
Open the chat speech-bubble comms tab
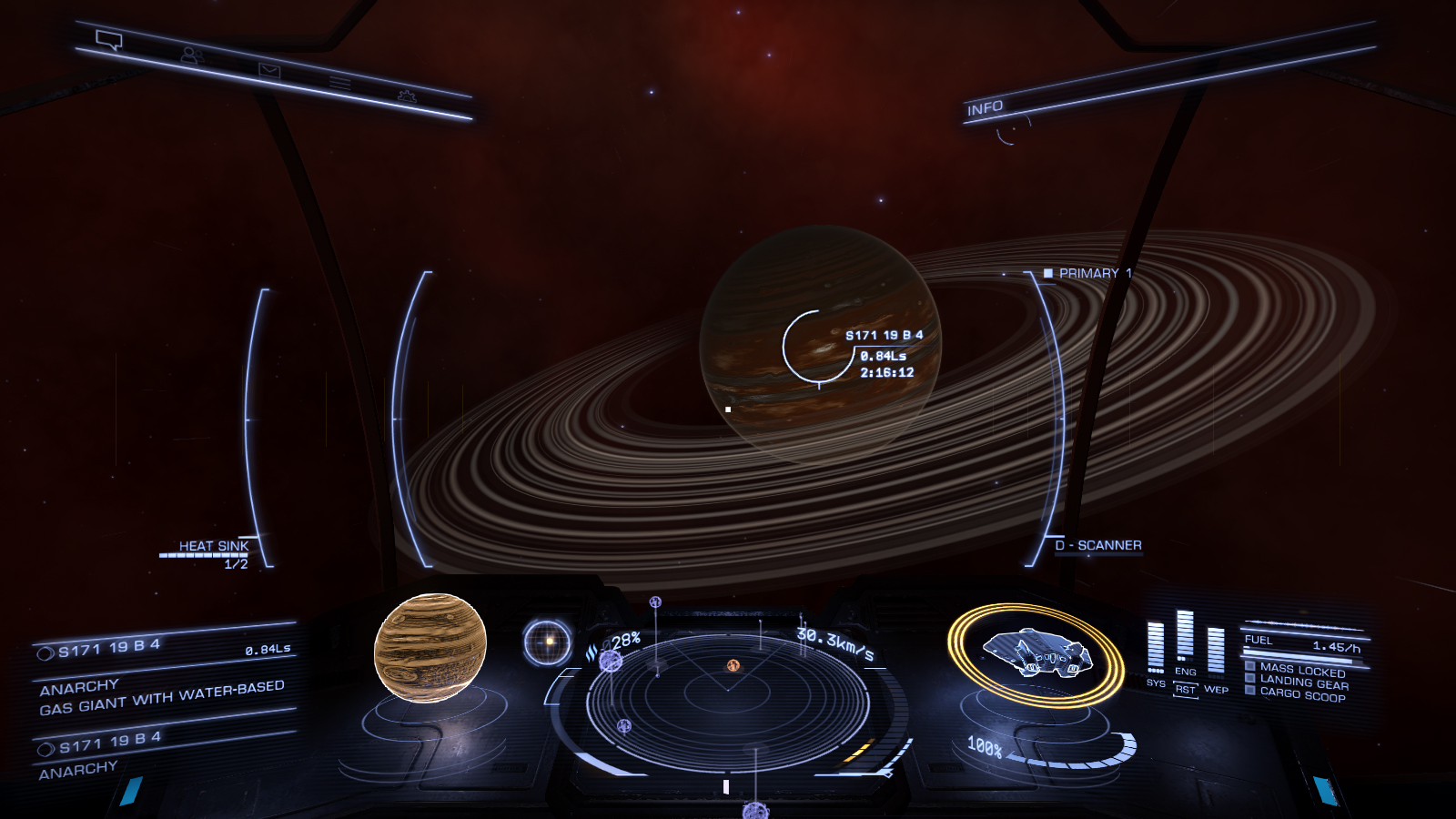coord(109,40)
